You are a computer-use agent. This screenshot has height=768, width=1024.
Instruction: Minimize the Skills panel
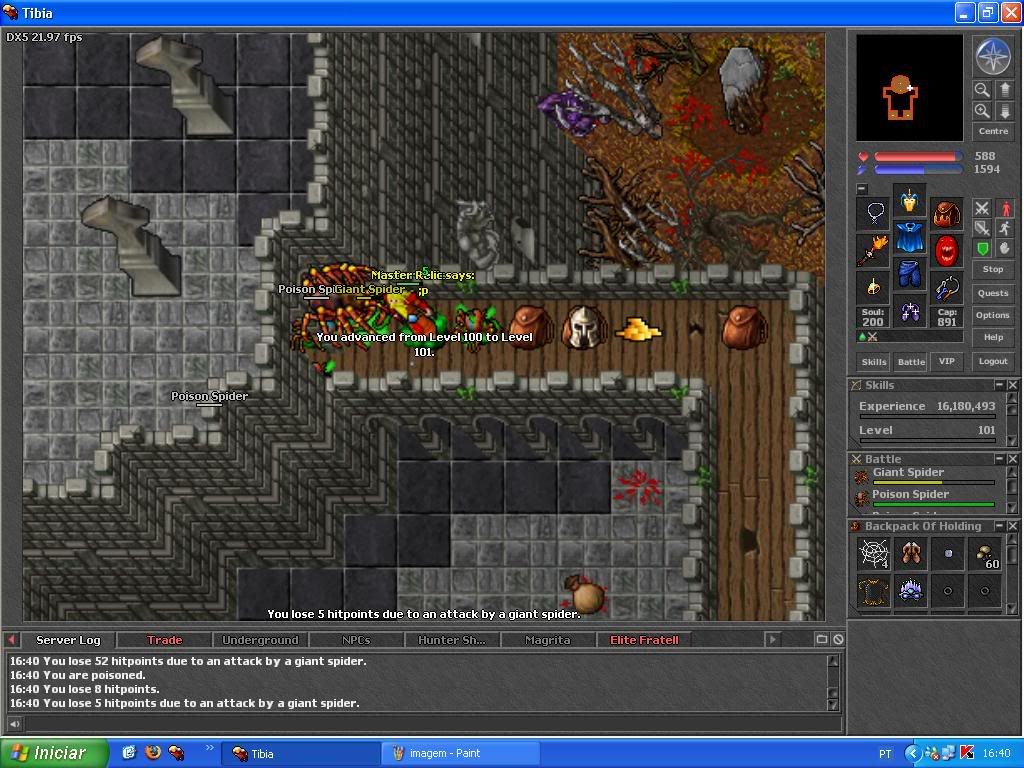999,385
